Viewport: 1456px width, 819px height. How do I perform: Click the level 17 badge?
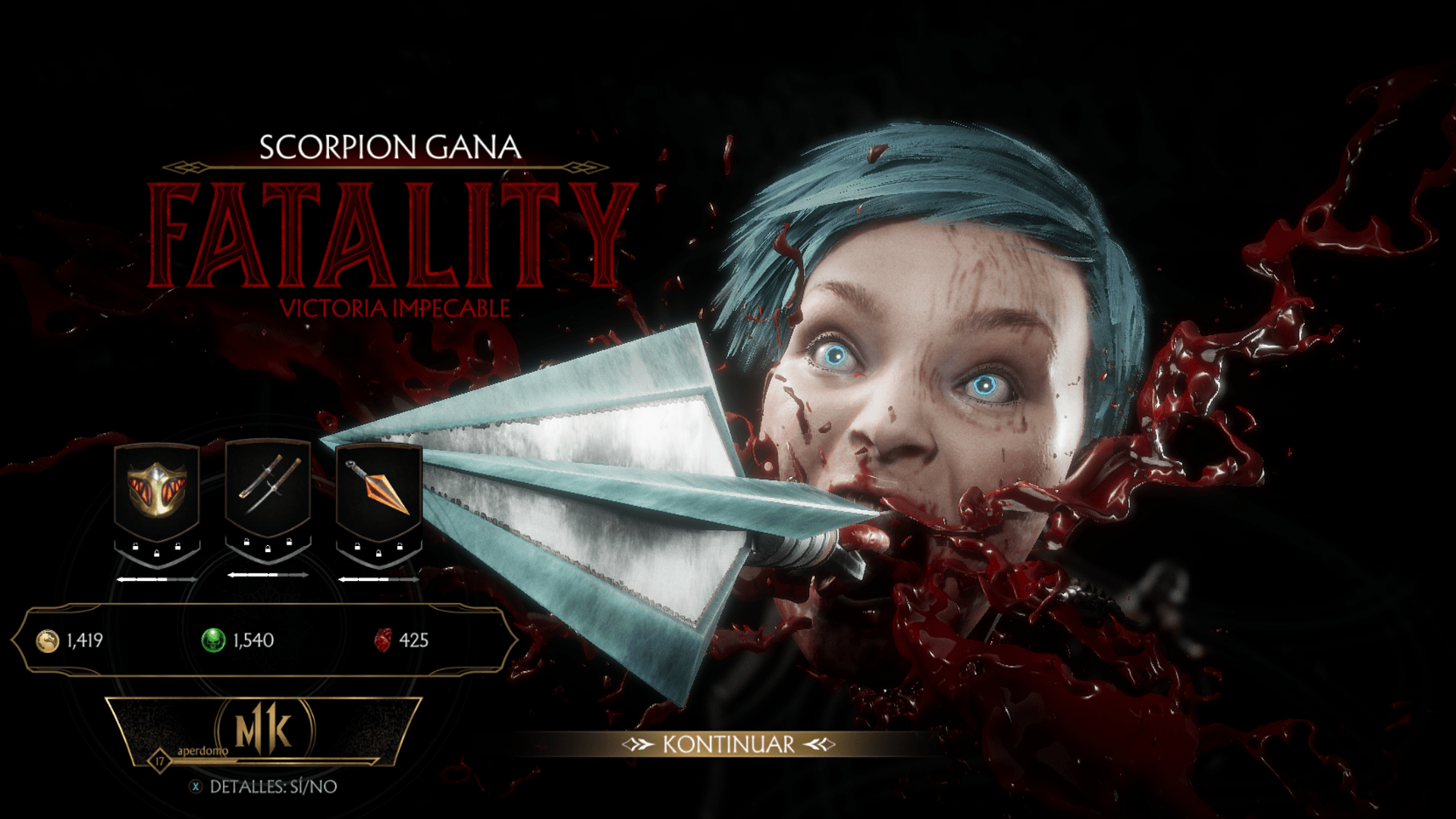[161, 761]
